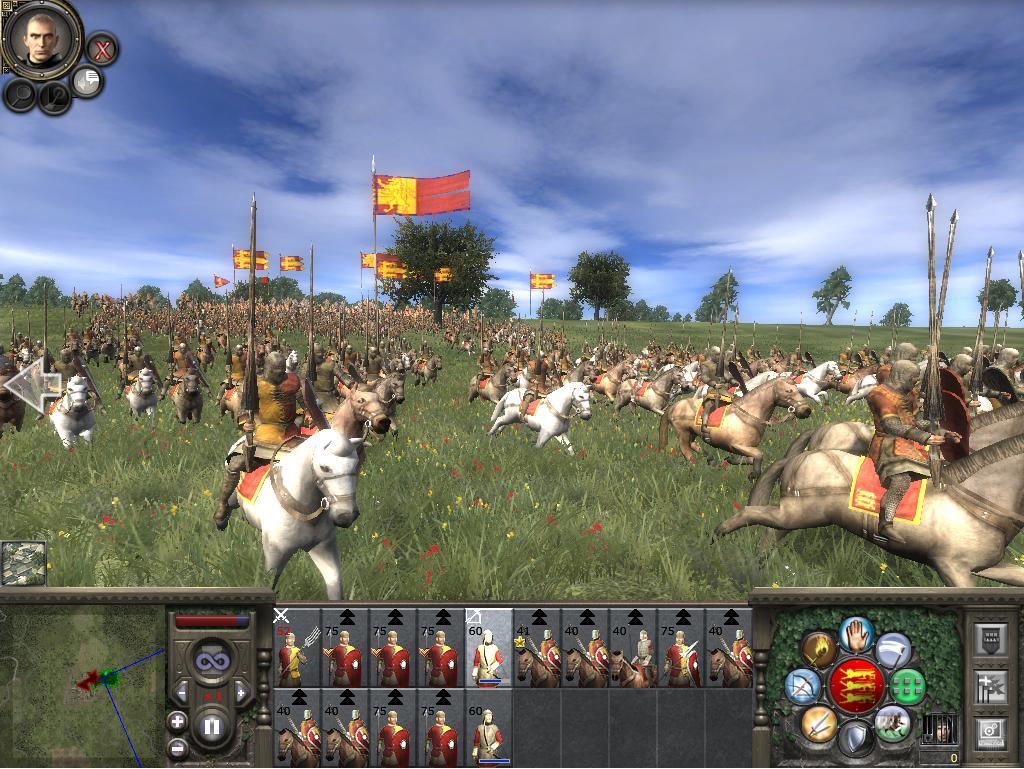This screenshot has width=1024, height=769.
Task: Zoom out the minimap with minus button
Action: coord(177,746)
